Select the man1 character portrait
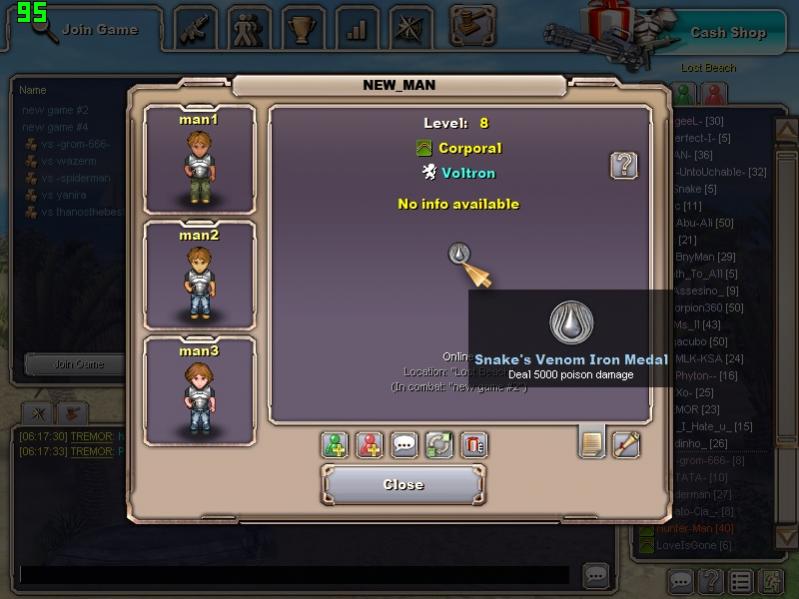The height and width of the screenshot is (599, 799). [x=199, y=160]
